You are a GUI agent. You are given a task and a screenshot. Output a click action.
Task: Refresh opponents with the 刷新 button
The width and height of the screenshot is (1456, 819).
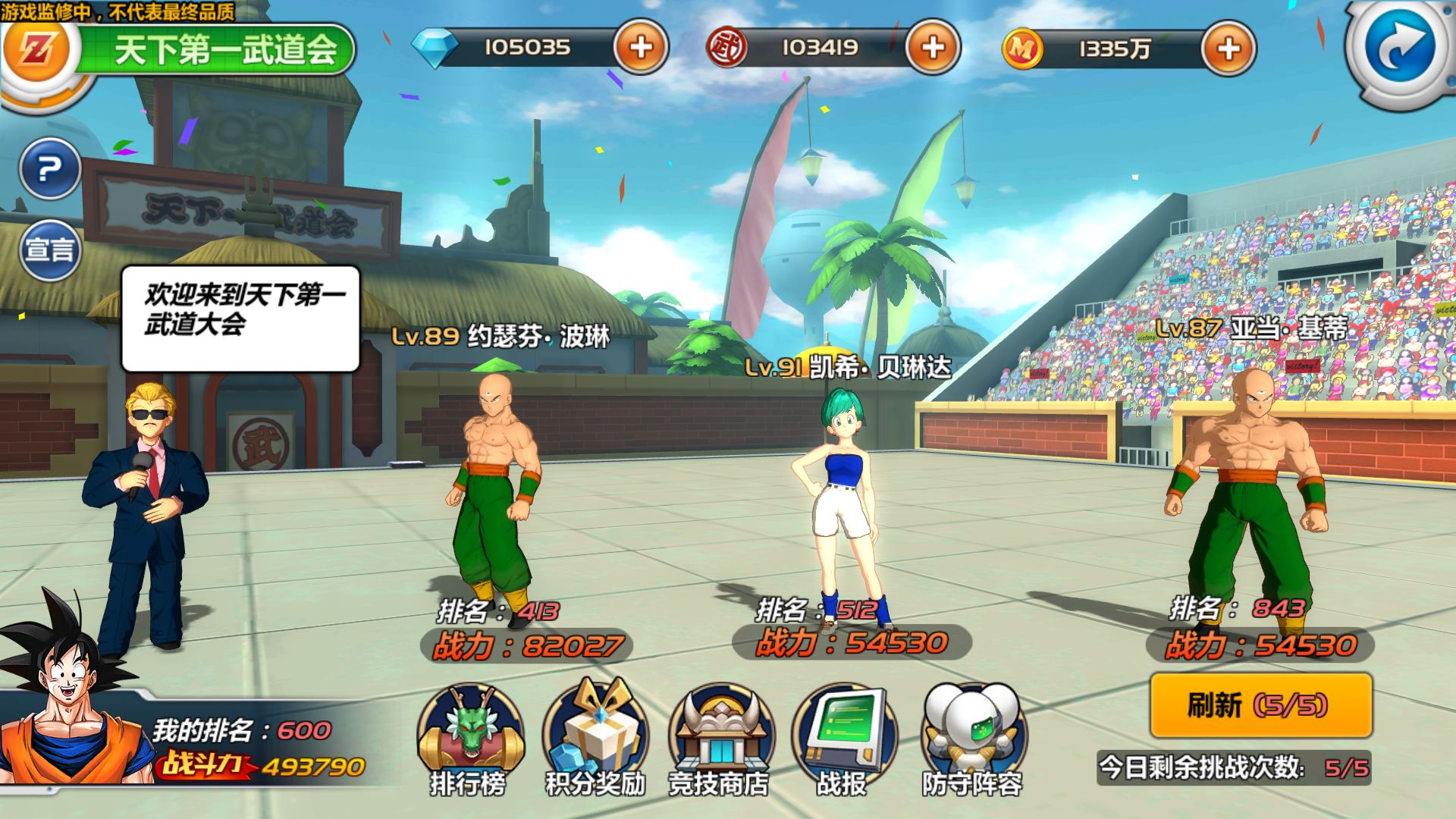click(1260, 705)
